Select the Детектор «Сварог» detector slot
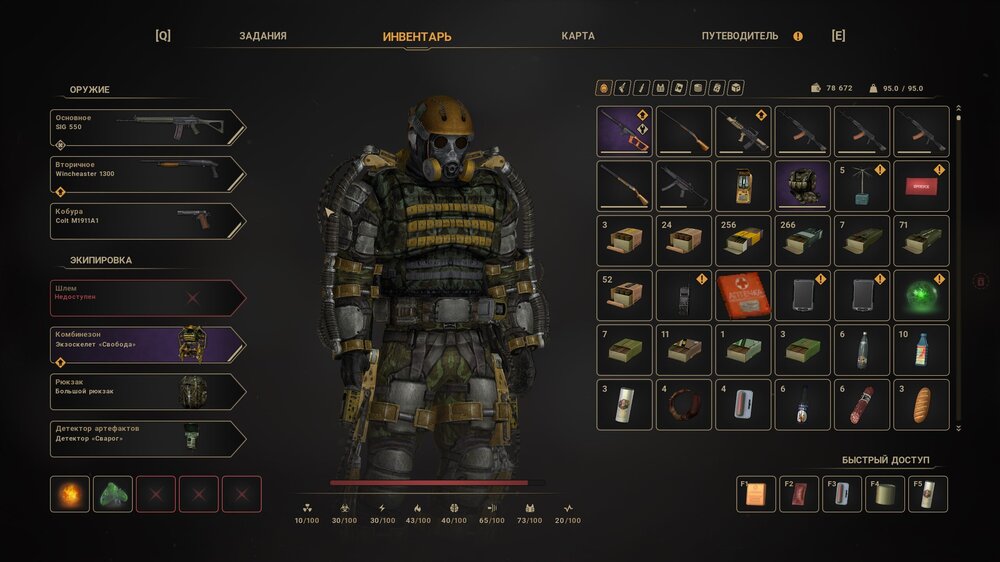The width and height of the screenshot is (1000, 562). [x=148, y=439]
